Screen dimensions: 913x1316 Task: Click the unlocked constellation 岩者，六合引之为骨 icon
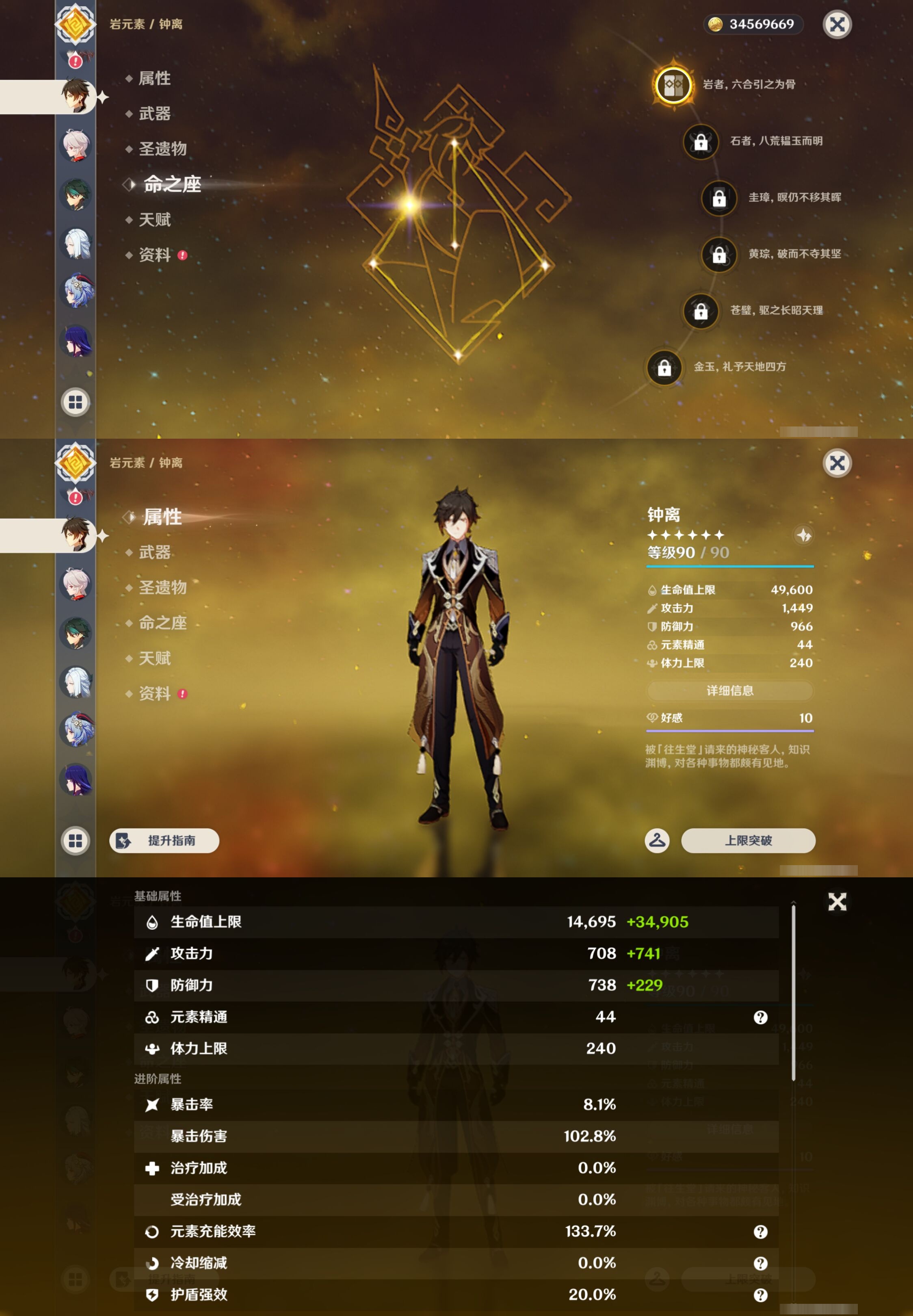point(673,84)
